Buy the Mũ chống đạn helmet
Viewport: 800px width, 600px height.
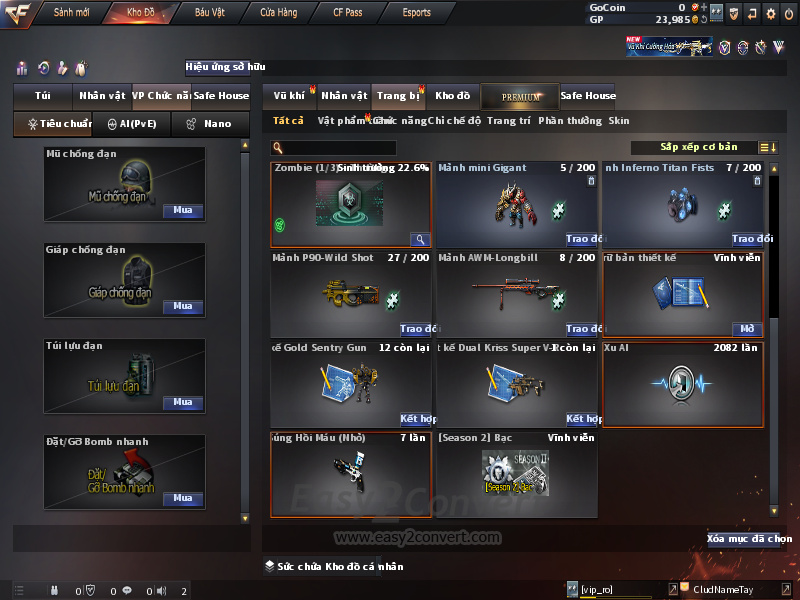[x=183, y=211]
